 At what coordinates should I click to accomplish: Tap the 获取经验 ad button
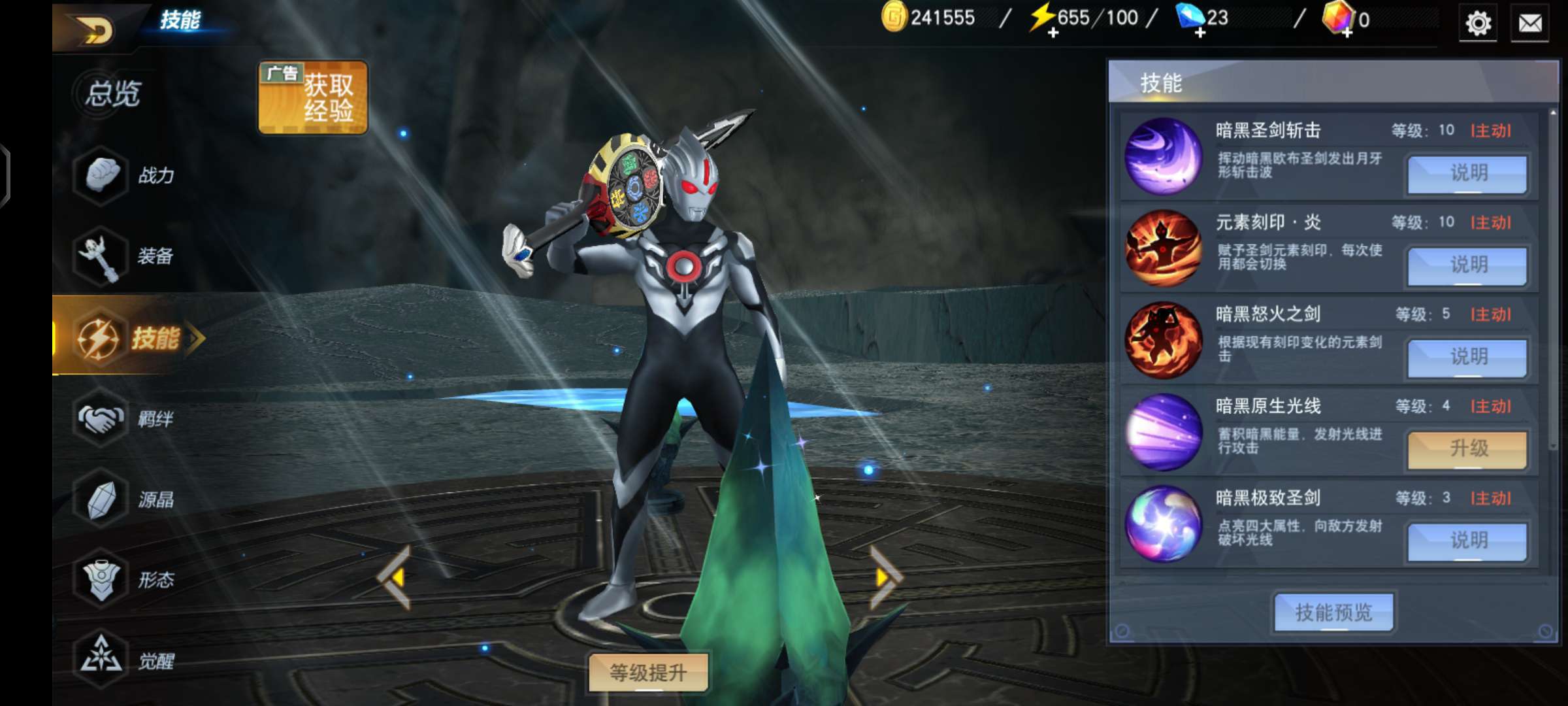[313, 98]
